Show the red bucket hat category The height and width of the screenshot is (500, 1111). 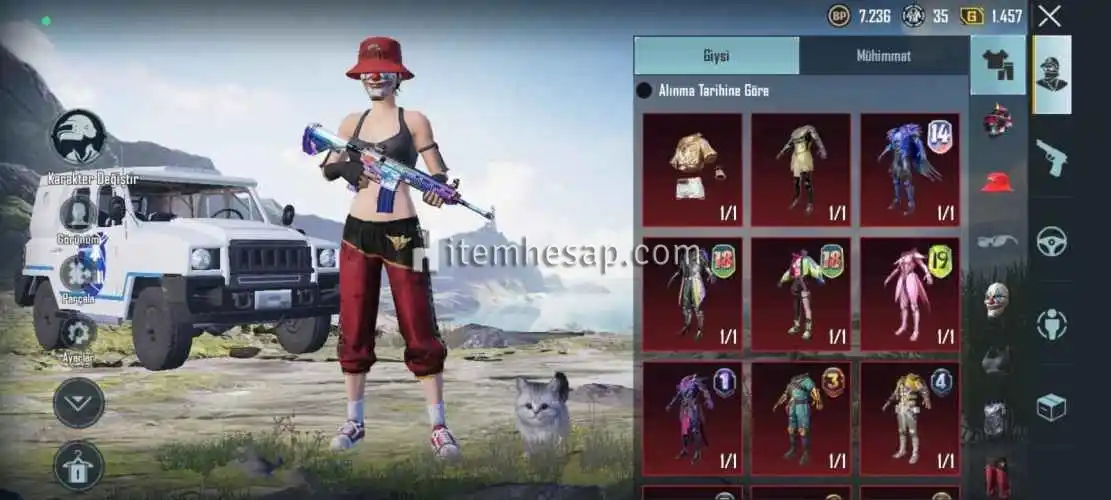click(997, 181)
